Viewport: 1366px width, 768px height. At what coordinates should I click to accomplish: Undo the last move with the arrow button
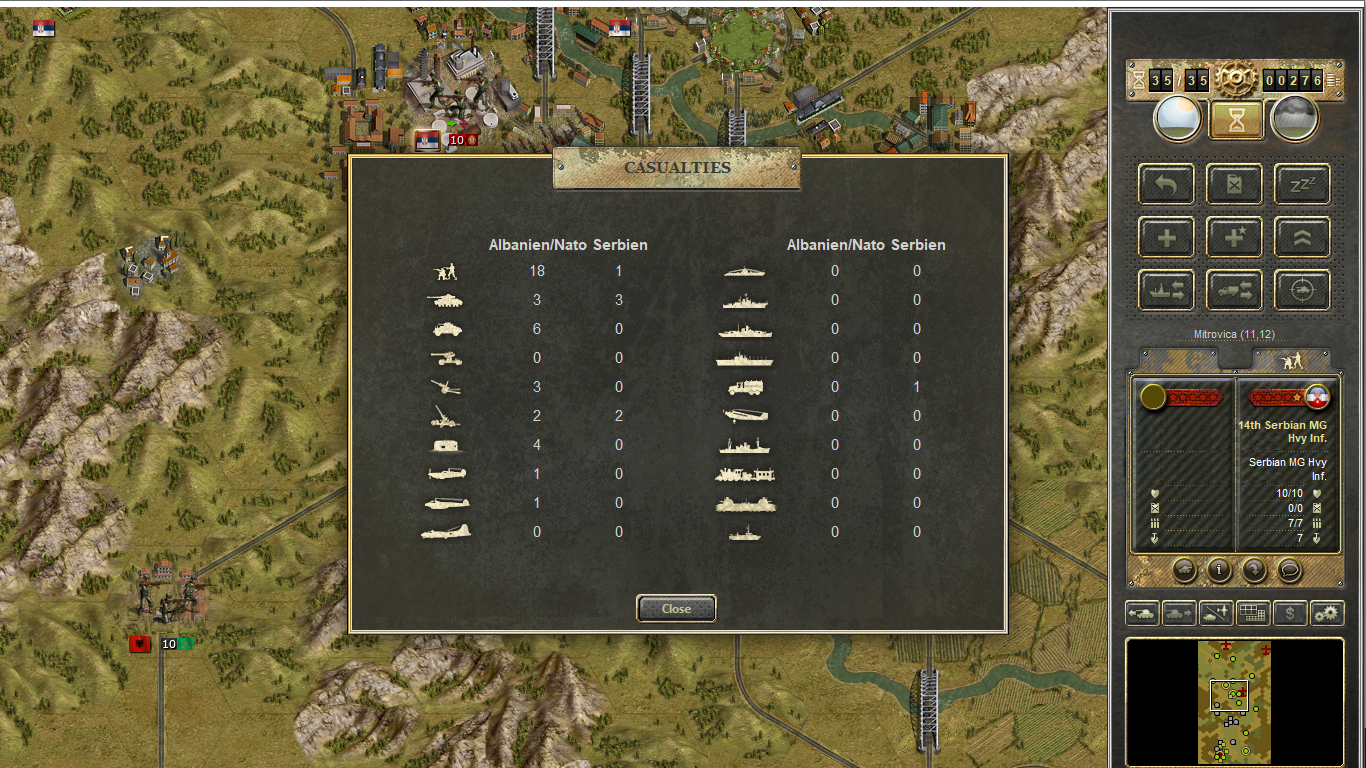point(1166,184)
